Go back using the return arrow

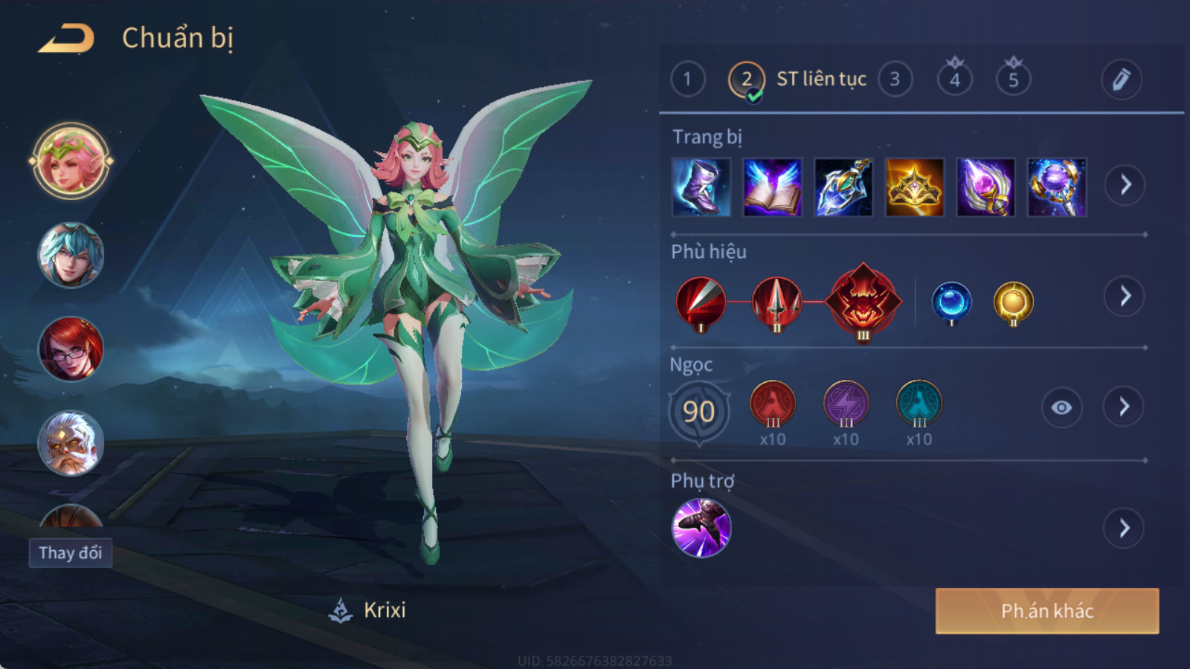(66, 39)
